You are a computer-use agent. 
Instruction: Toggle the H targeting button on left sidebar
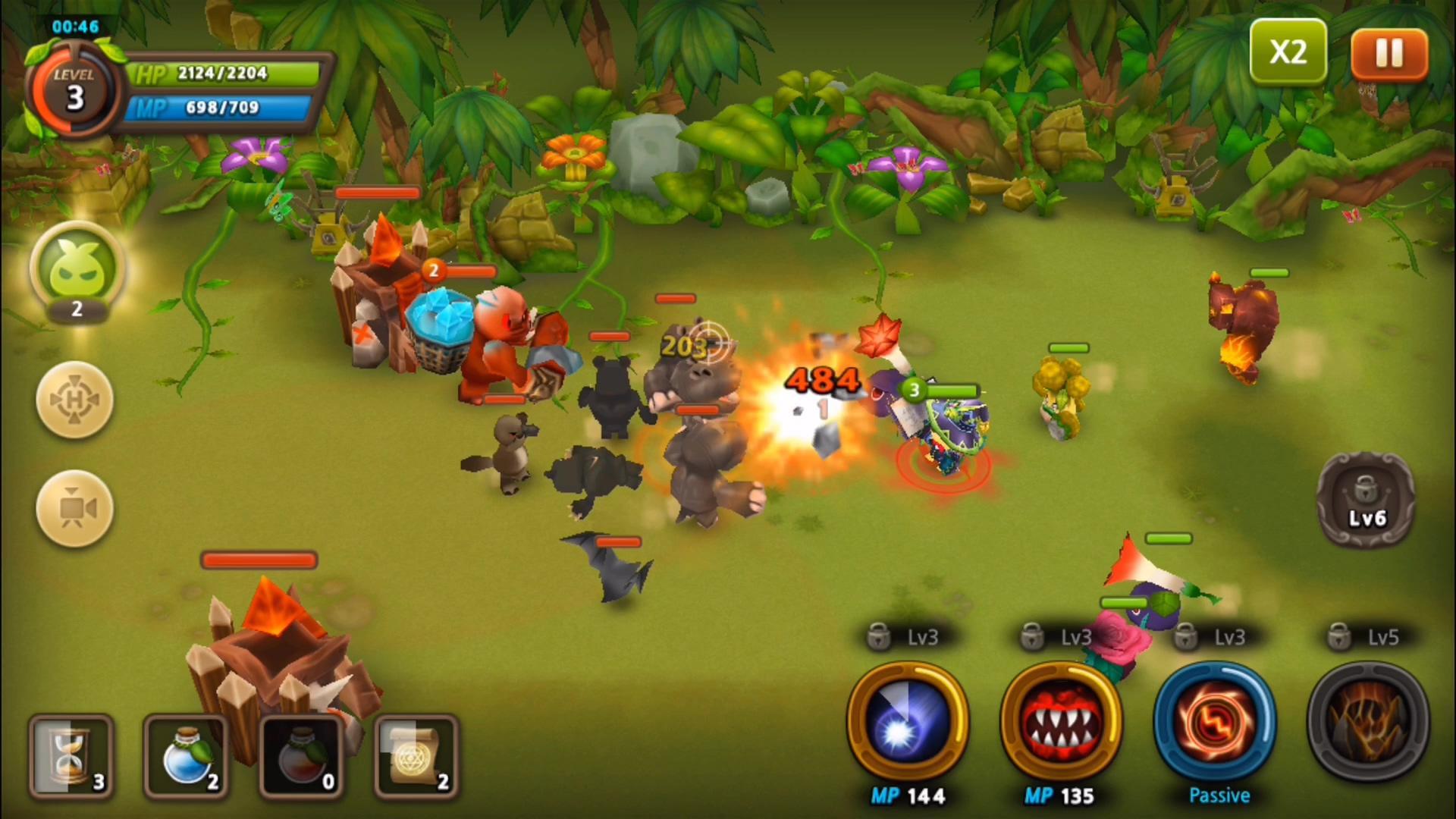(x=74, y=400)
